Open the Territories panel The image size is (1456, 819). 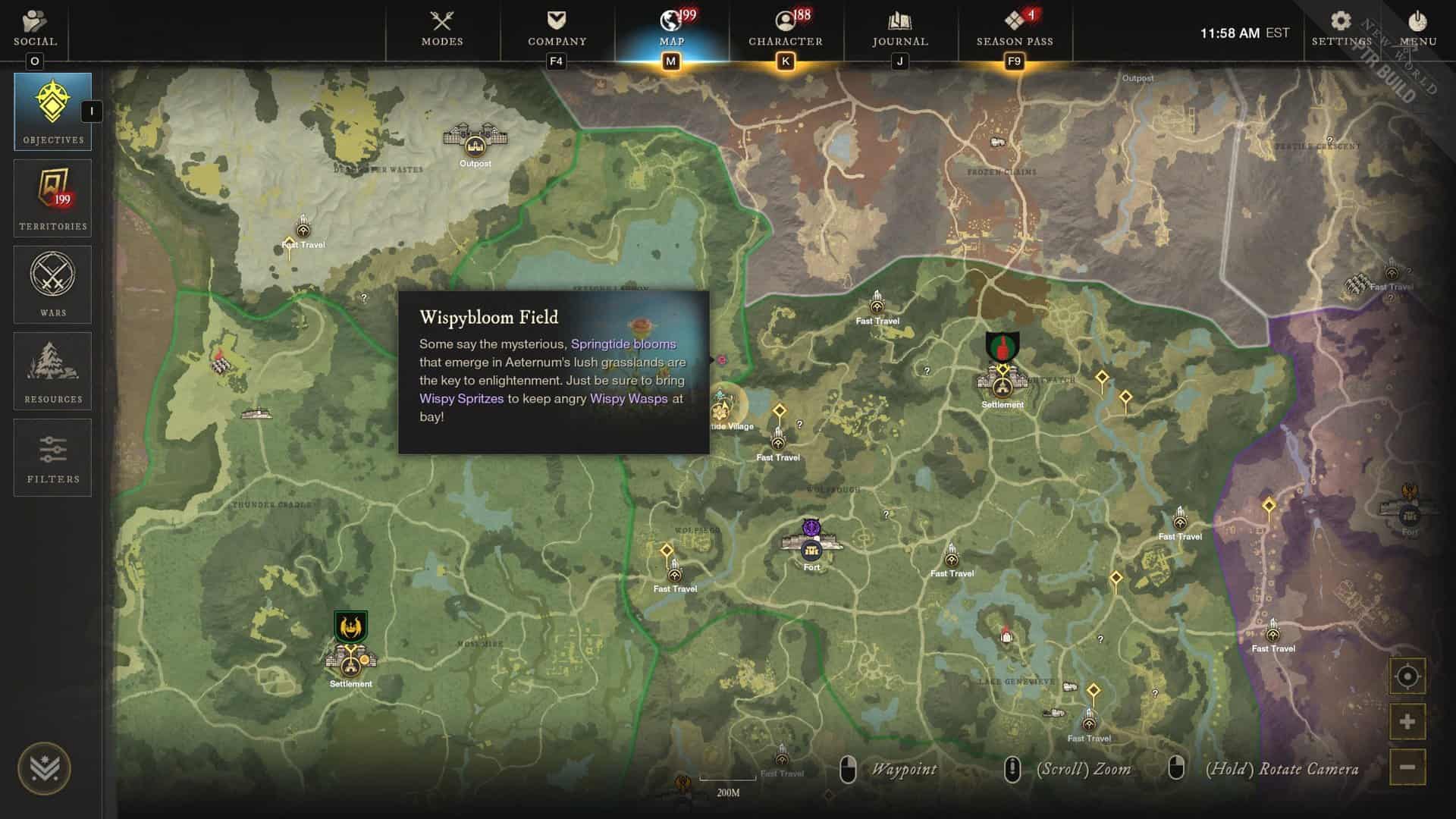[x=52, y=197]
